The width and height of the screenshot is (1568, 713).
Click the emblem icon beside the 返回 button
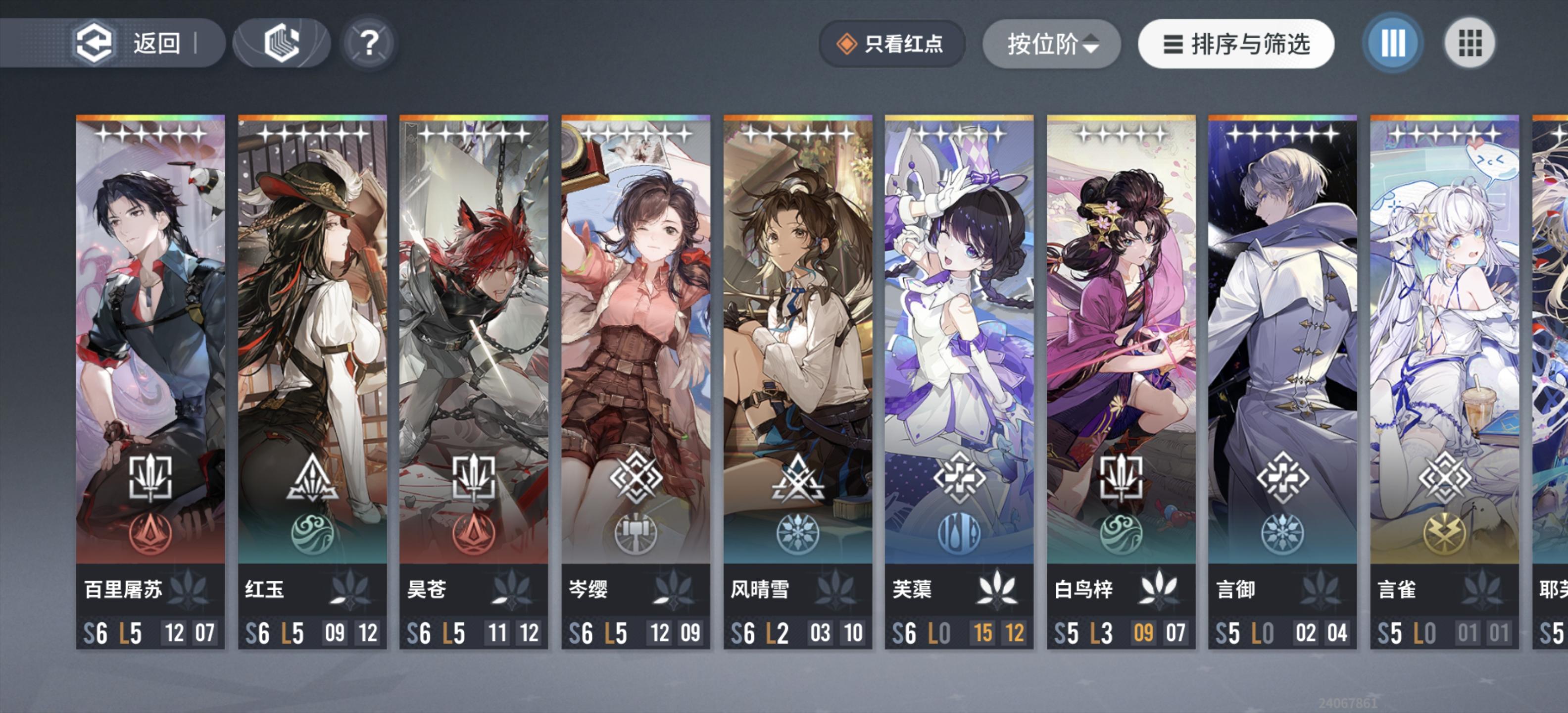pos(279,43)
